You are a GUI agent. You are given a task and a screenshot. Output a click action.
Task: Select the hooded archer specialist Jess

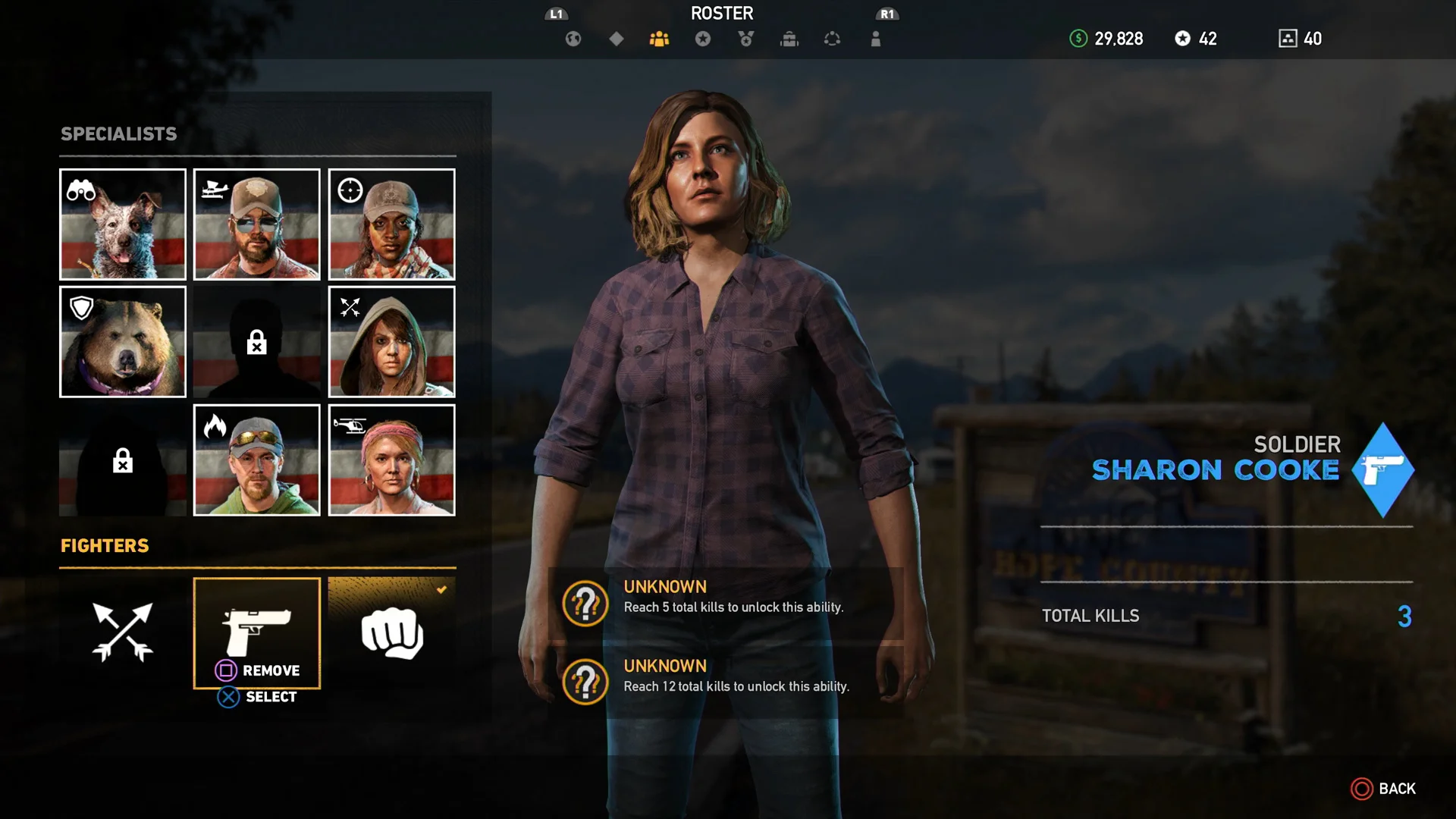coord(391,342)
